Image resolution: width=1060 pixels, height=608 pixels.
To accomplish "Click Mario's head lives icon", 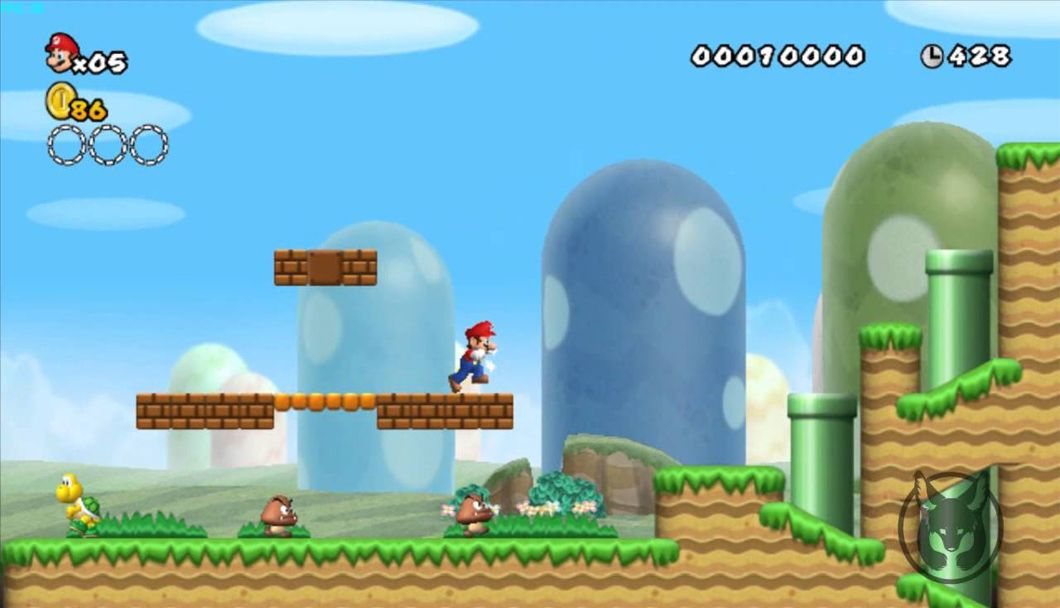I will [x=61, y=53].
